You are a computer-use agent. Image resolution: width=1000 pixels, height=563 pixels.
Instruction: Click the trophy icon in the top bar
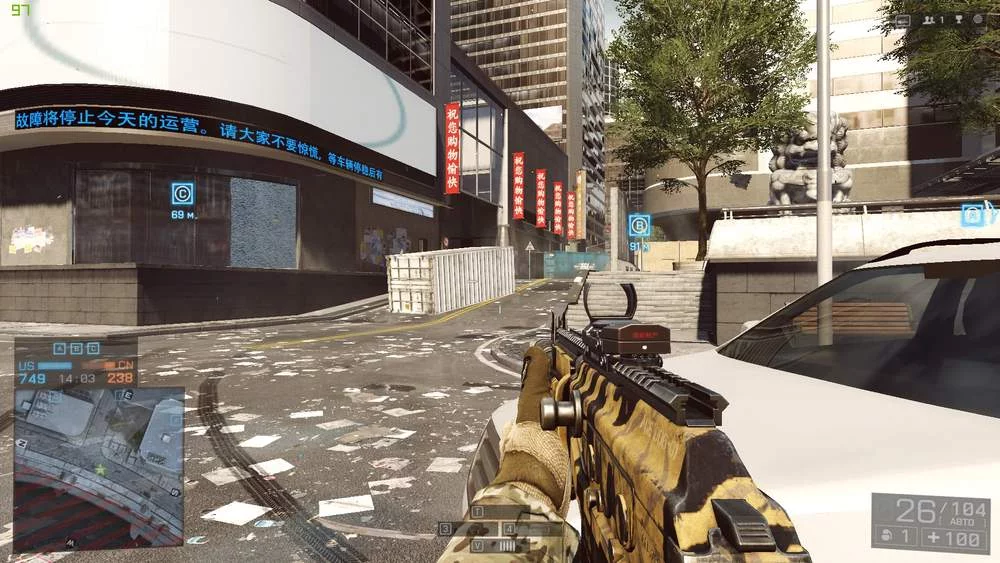tap(957, 19)
